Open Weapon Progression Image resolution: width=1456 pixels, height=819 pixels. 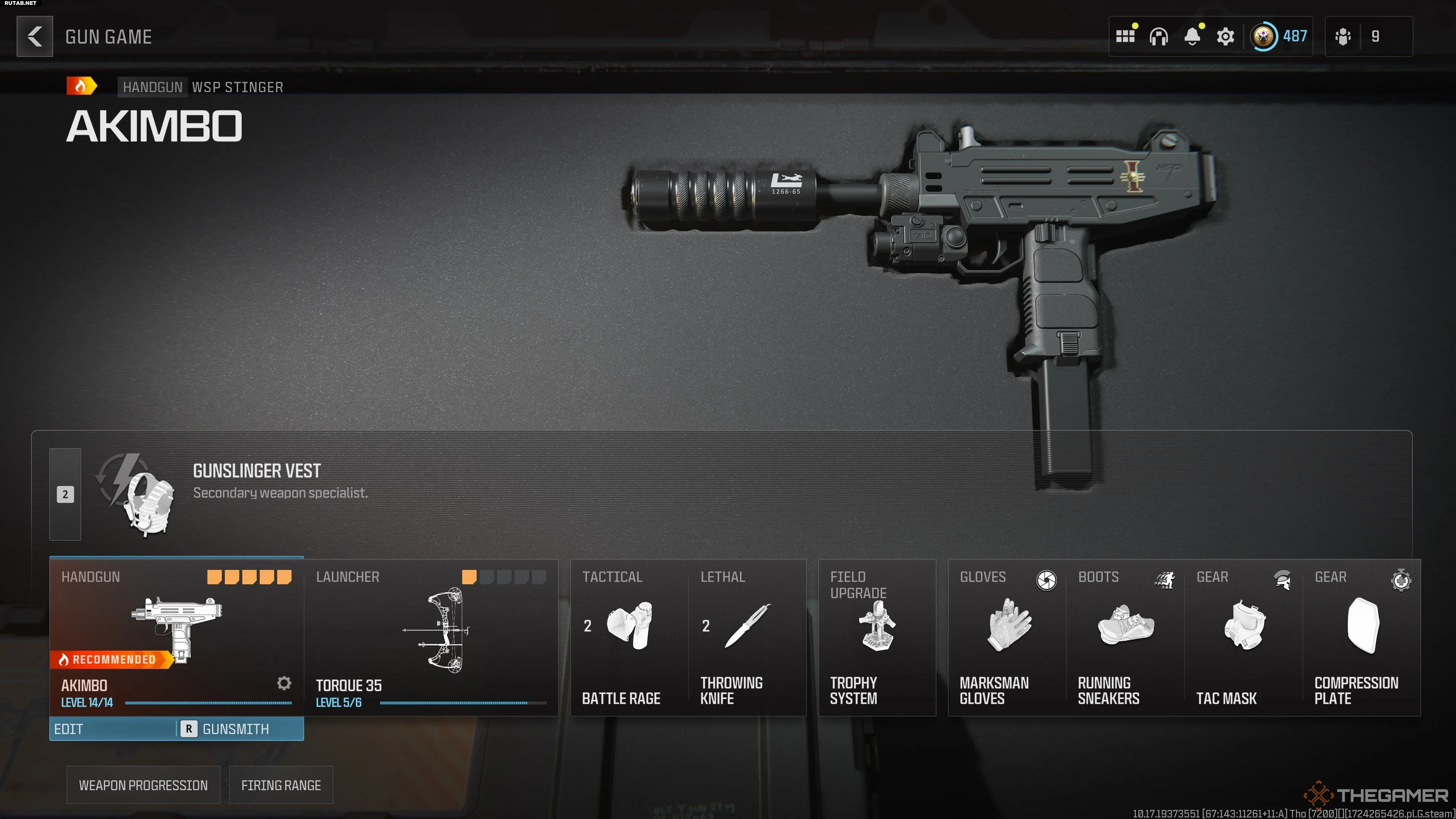(x=143, y=785)
